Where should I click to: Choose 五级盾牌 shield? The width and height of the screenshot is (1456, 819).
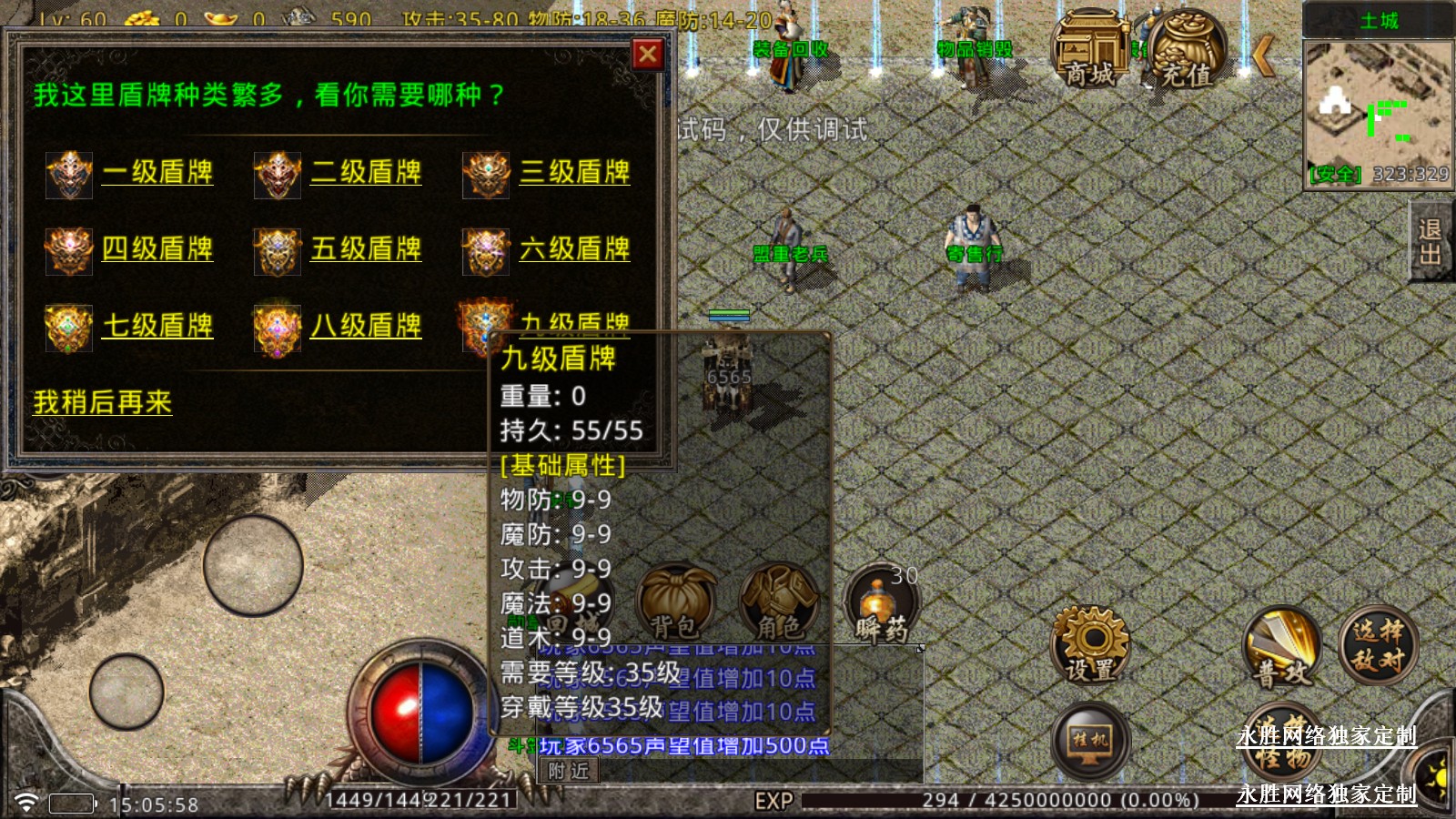366,248
